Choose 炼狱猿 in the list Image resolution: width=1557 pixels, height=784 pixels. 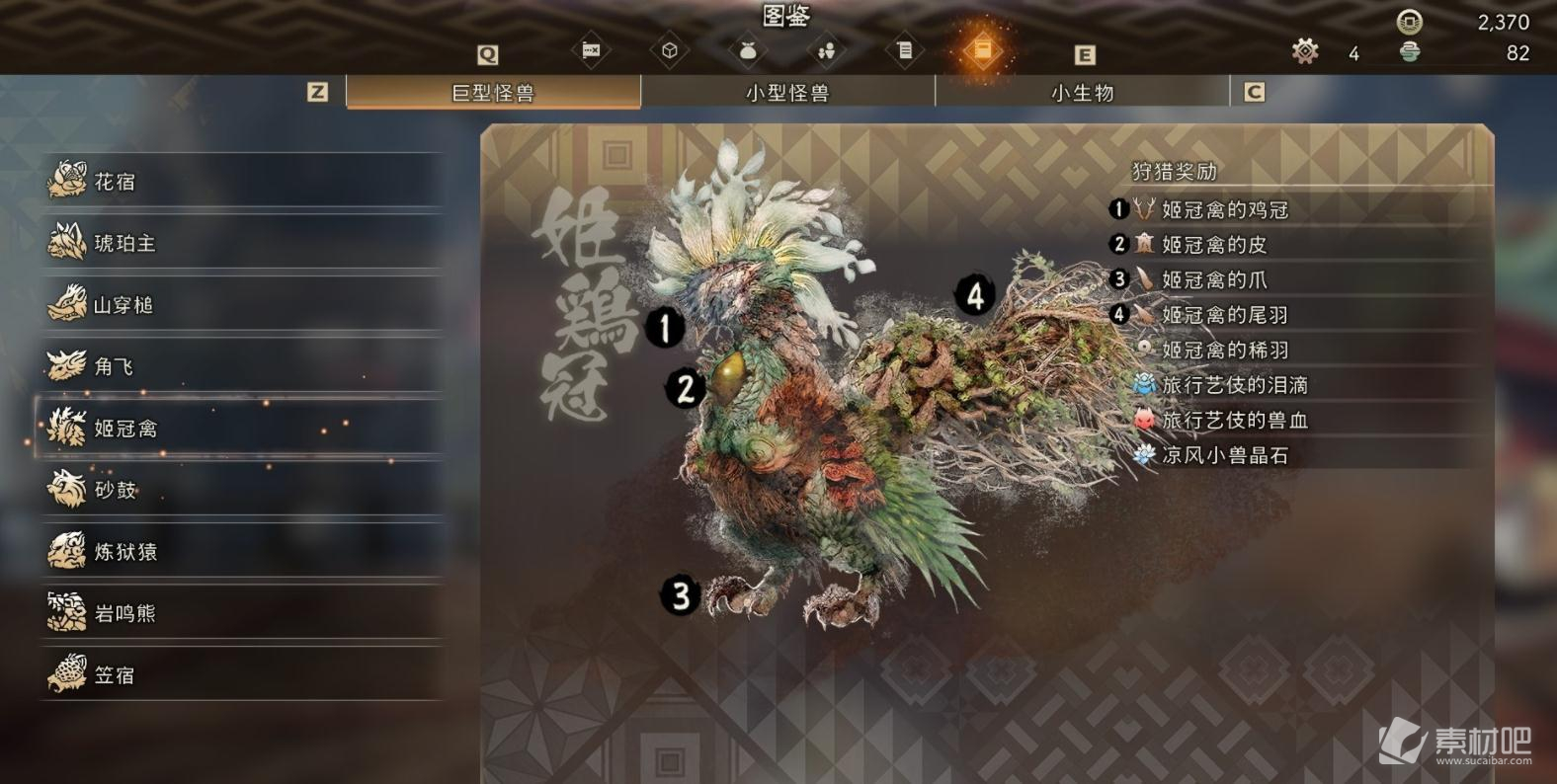pyautogui.click(x=240, y=551)
